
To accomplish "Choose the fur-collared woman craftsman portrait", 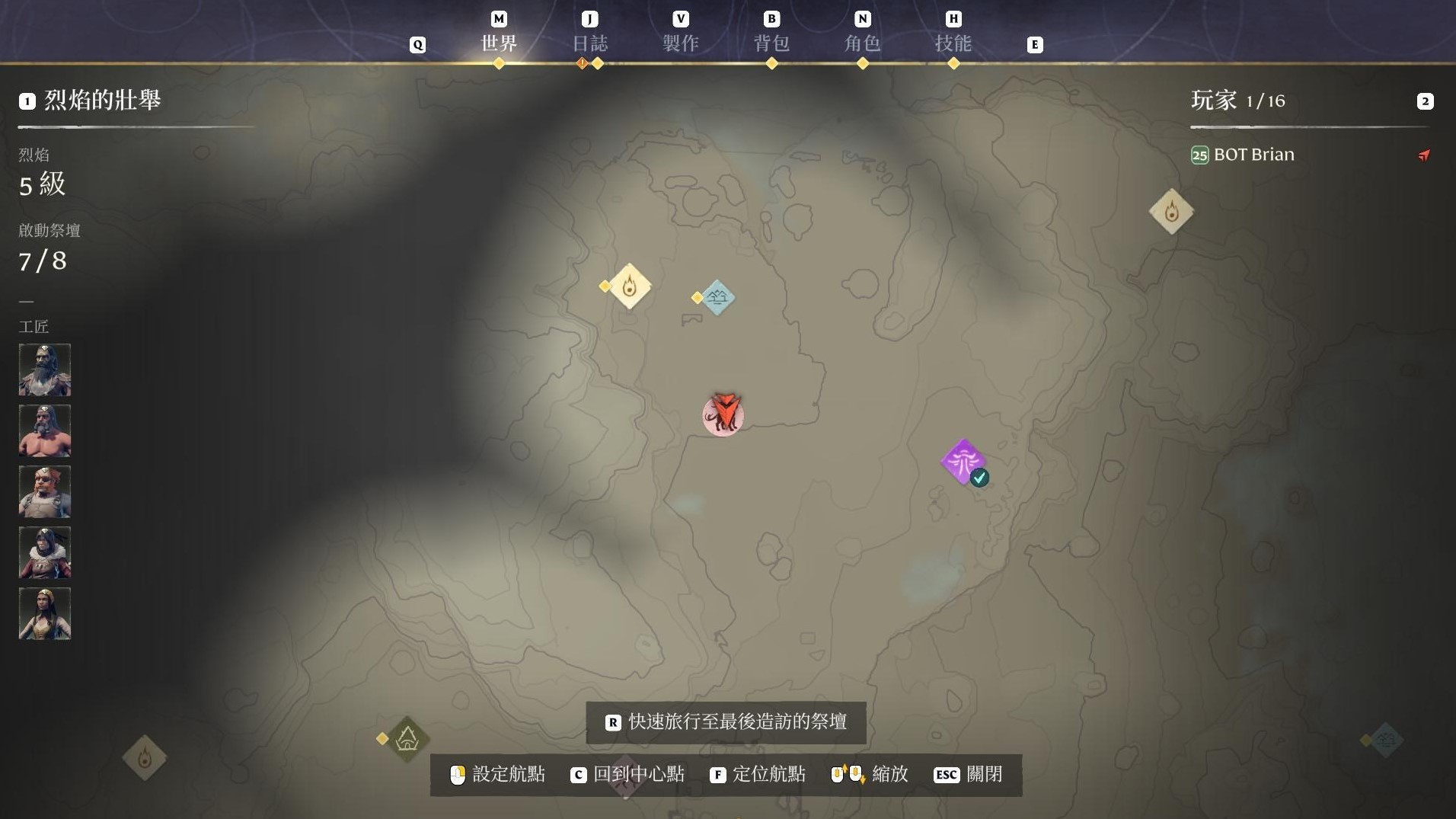I will [45, 552].
